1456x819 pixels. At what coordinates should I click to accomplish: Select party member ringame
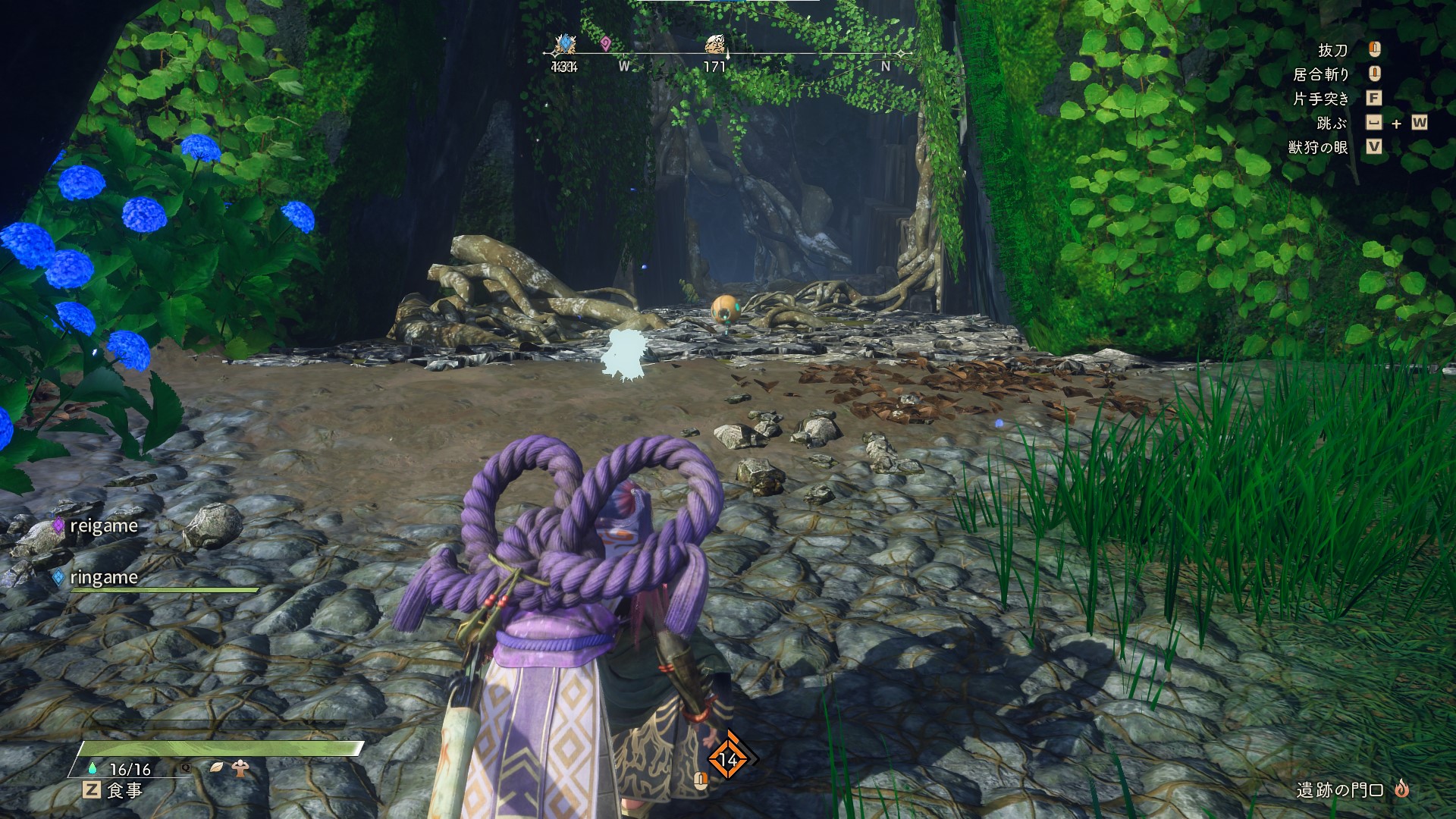coord(103,578)
